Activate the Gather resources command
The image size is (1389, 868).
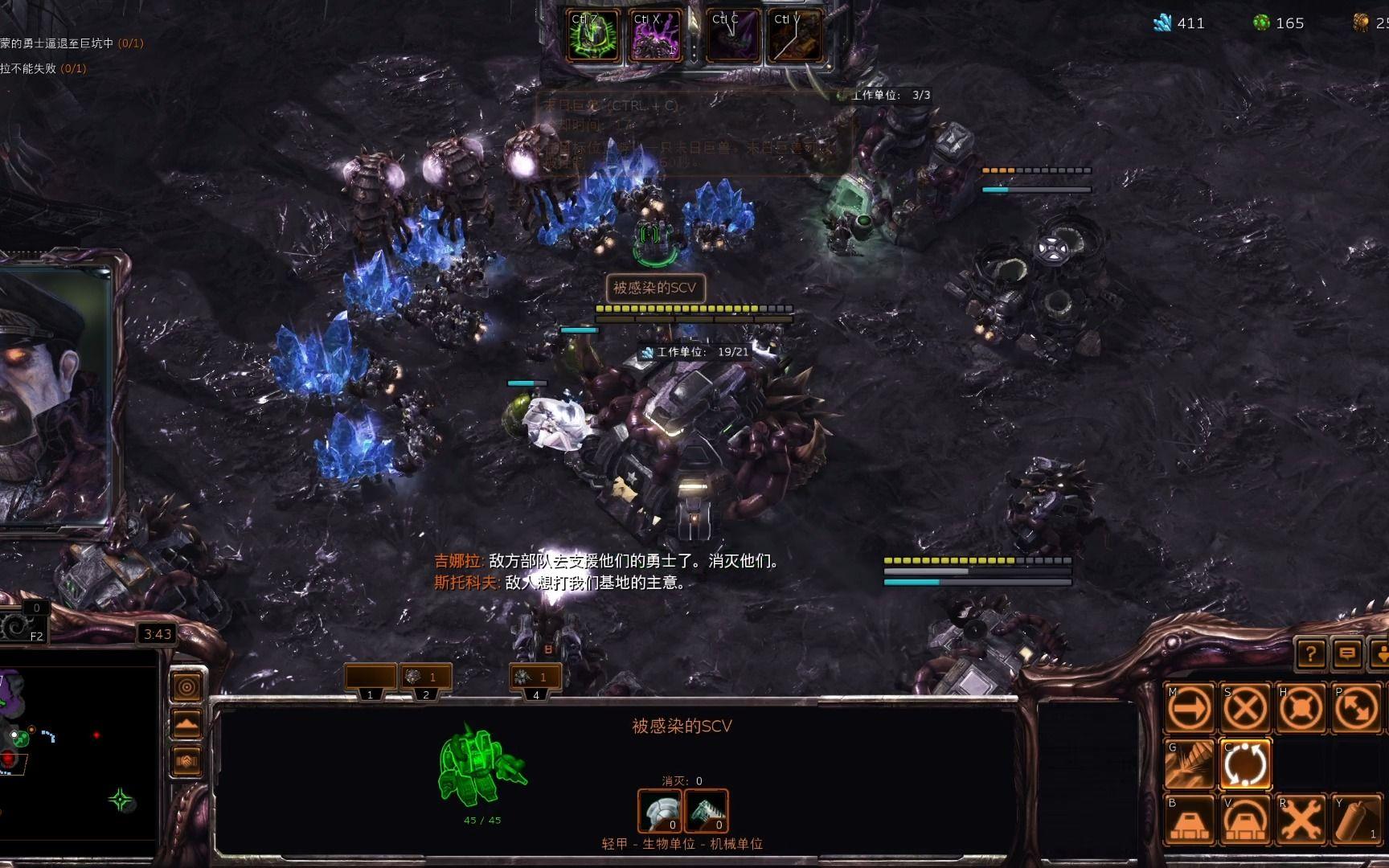[x=1190, y=764]
